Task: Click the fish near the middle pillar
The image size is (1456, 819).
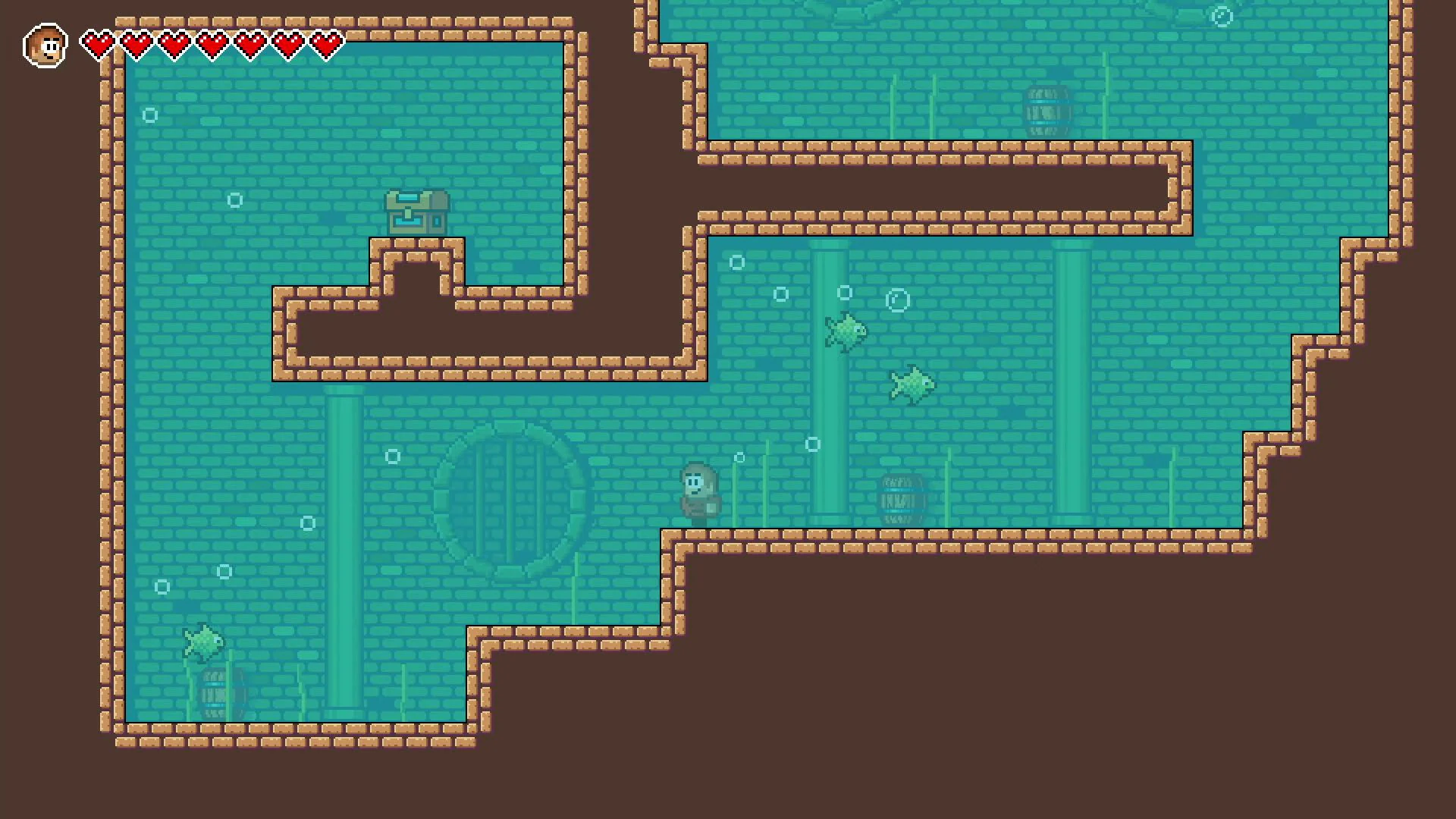Action: (x=846, y=334)
